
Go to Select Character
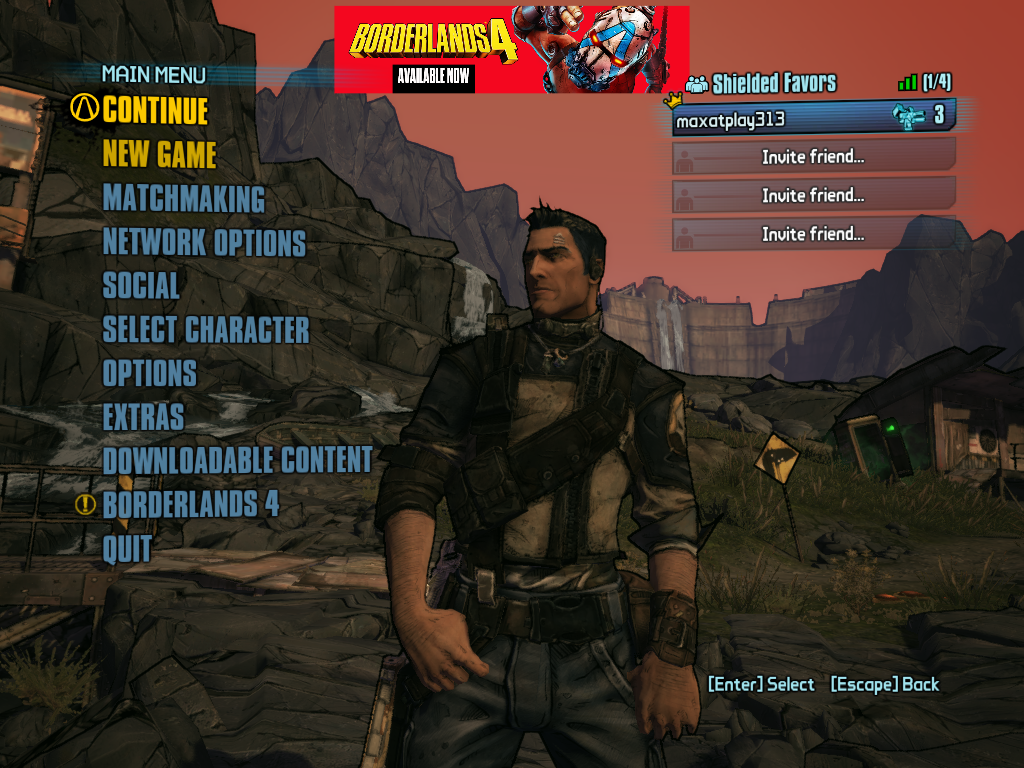point(206,329)
